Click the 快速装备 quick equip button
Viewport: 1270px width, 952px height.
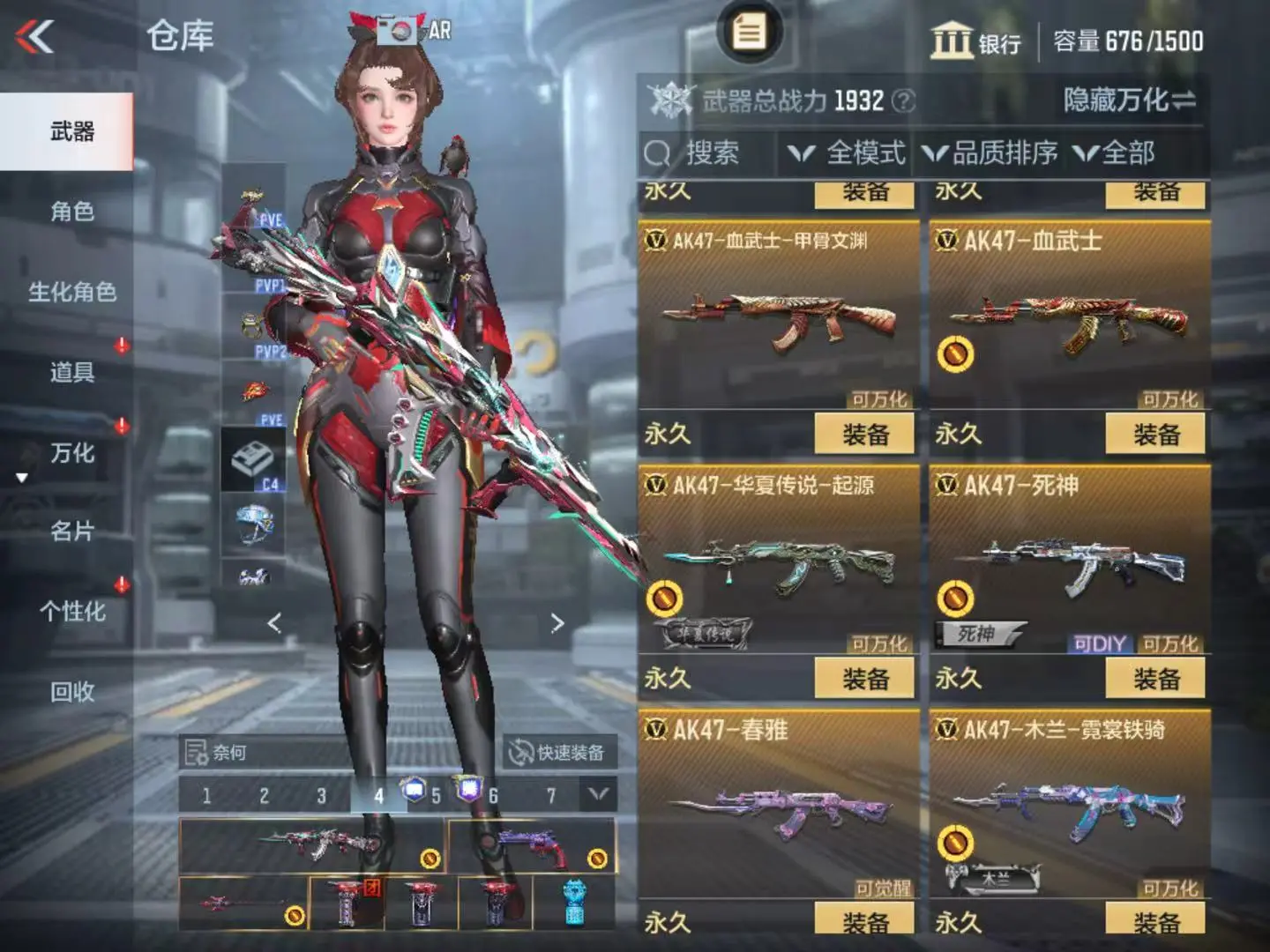559,753
